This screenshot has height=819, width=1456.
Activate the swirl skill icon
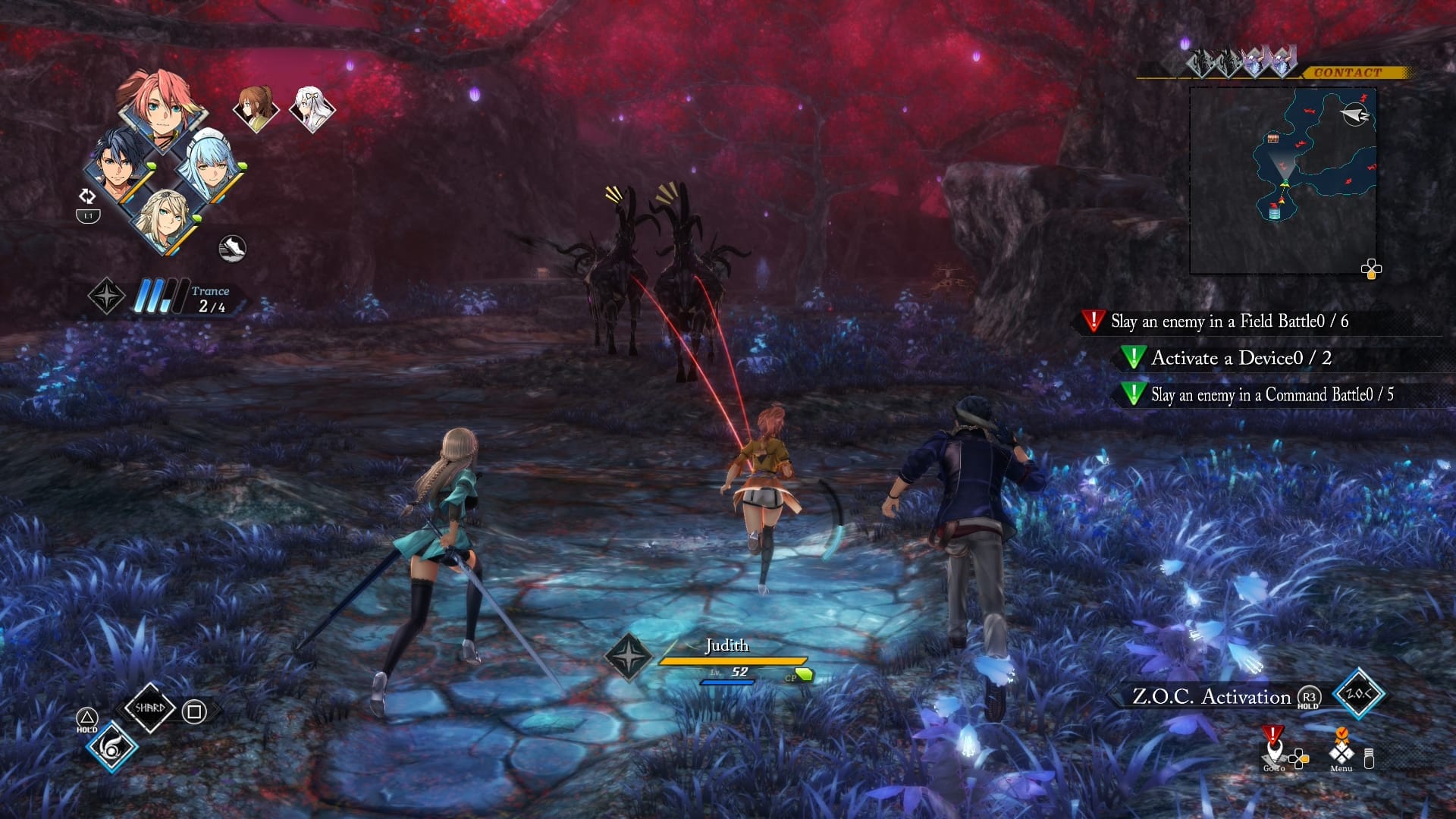click(111, 748)
